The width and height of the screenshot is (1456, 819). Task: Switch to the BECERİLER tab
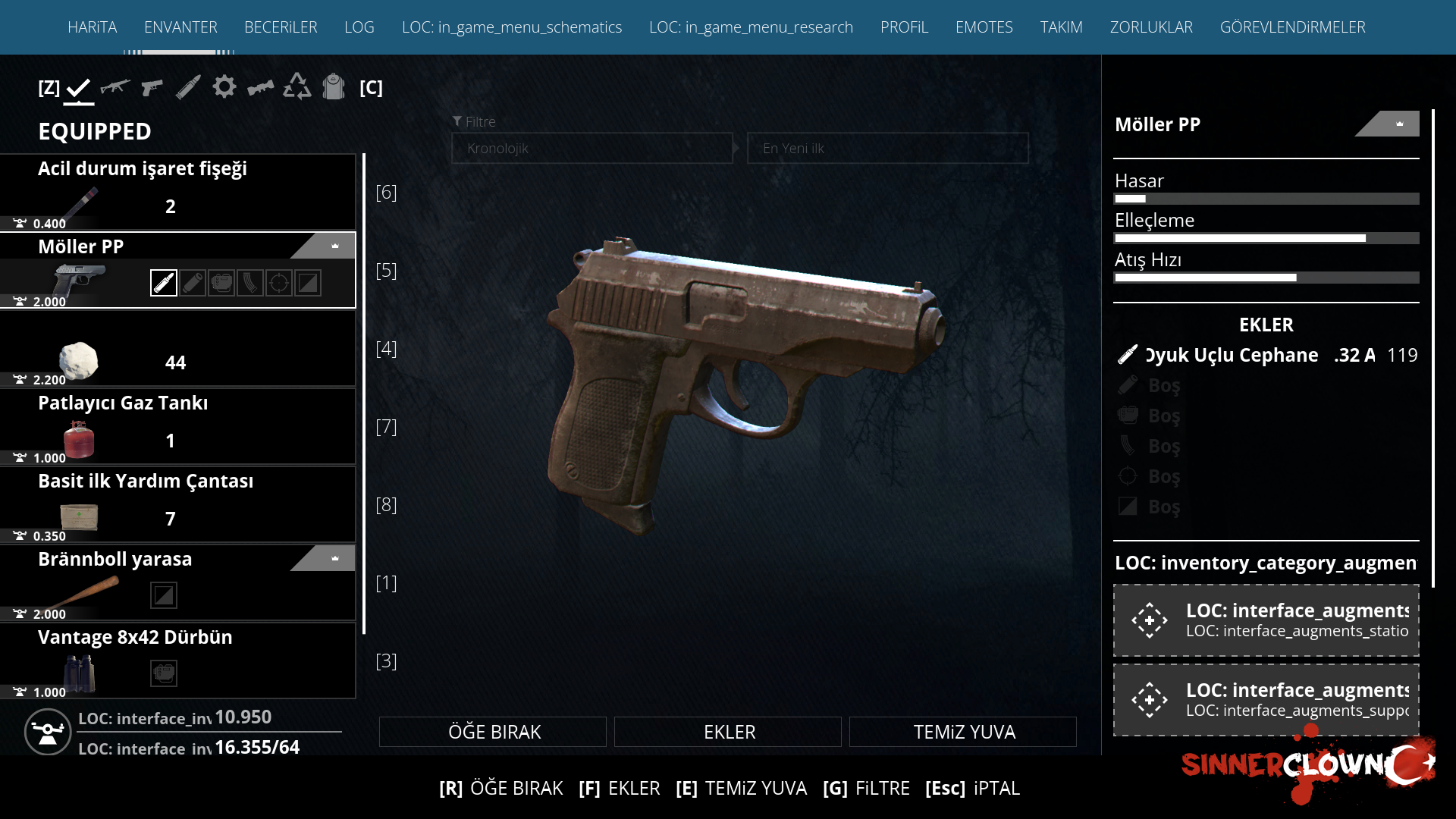coord(281,27)
